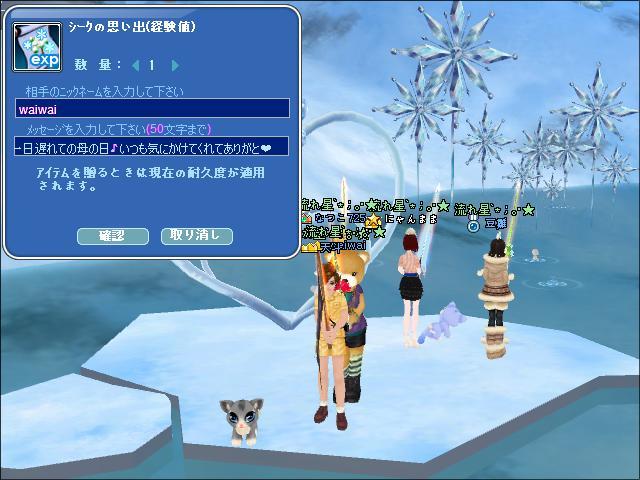The image size is (640, 480).
Task: Click the gift message text field
Action: (152, 147)
